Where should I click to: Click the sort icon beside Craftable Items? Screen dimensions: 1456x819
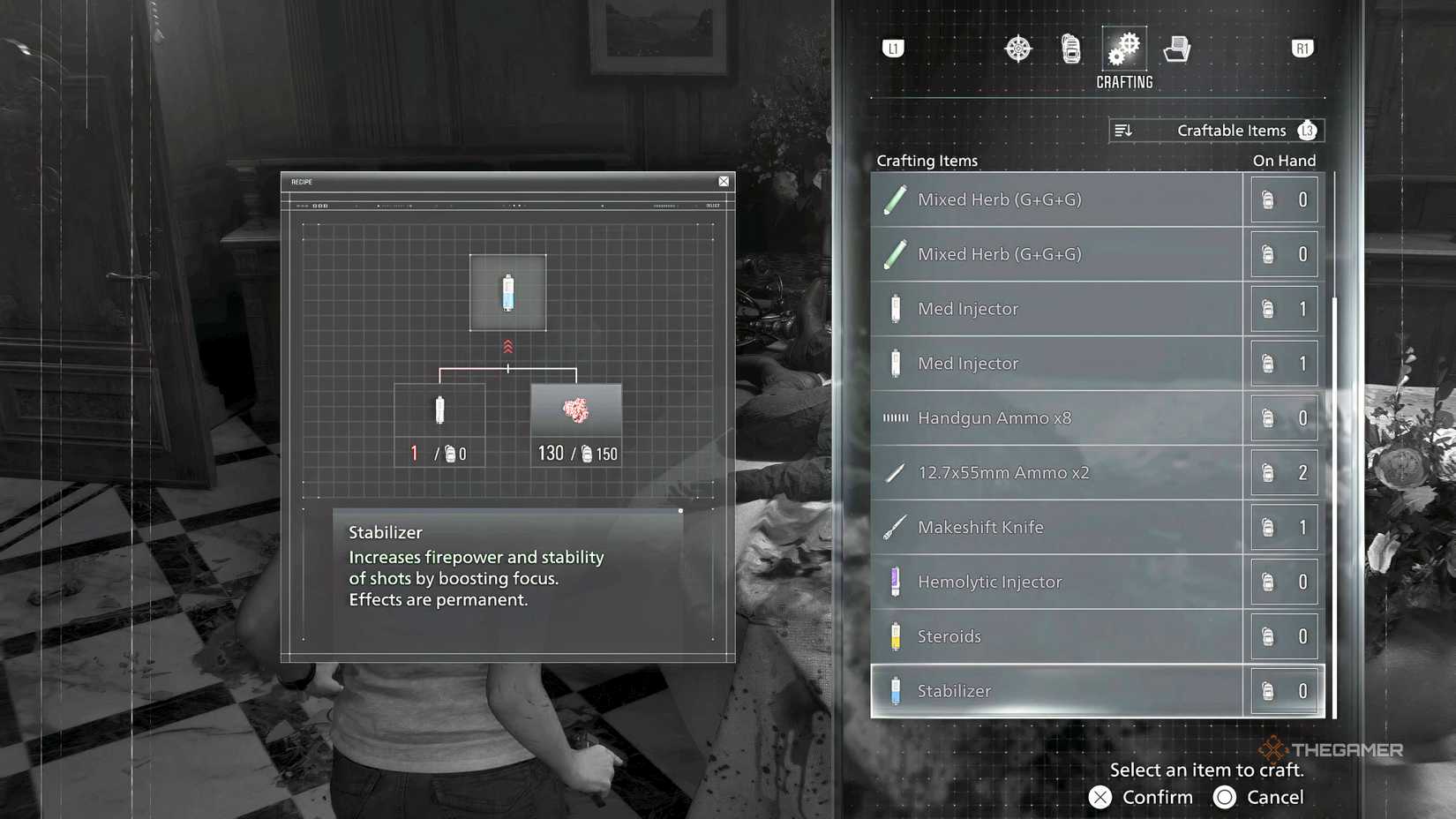pyautogui.click(x=1125, y=130)
